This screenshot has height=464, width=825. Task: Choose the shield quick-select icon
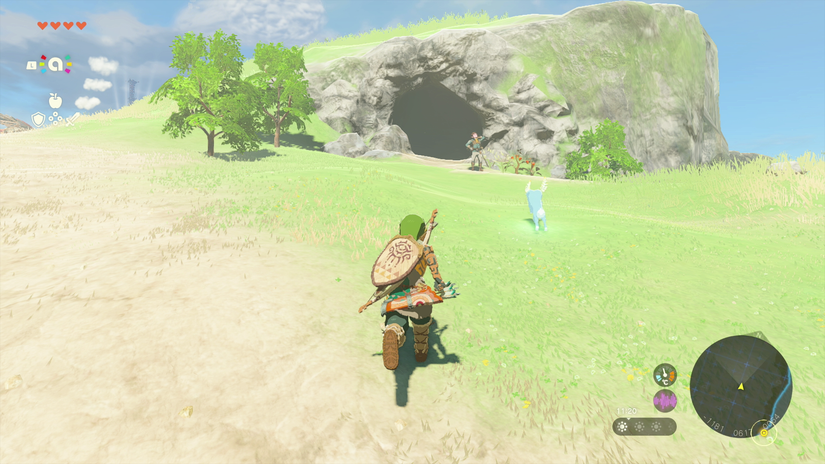[38, 119]
